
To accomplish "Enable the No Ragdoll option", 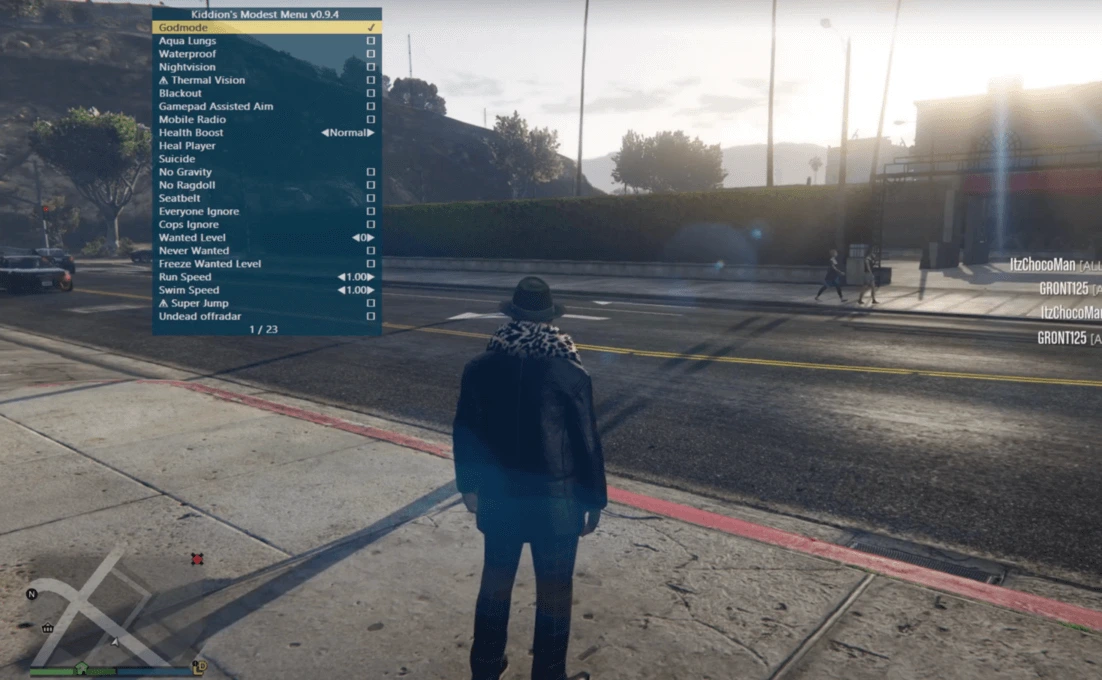I will pos(370,185).
